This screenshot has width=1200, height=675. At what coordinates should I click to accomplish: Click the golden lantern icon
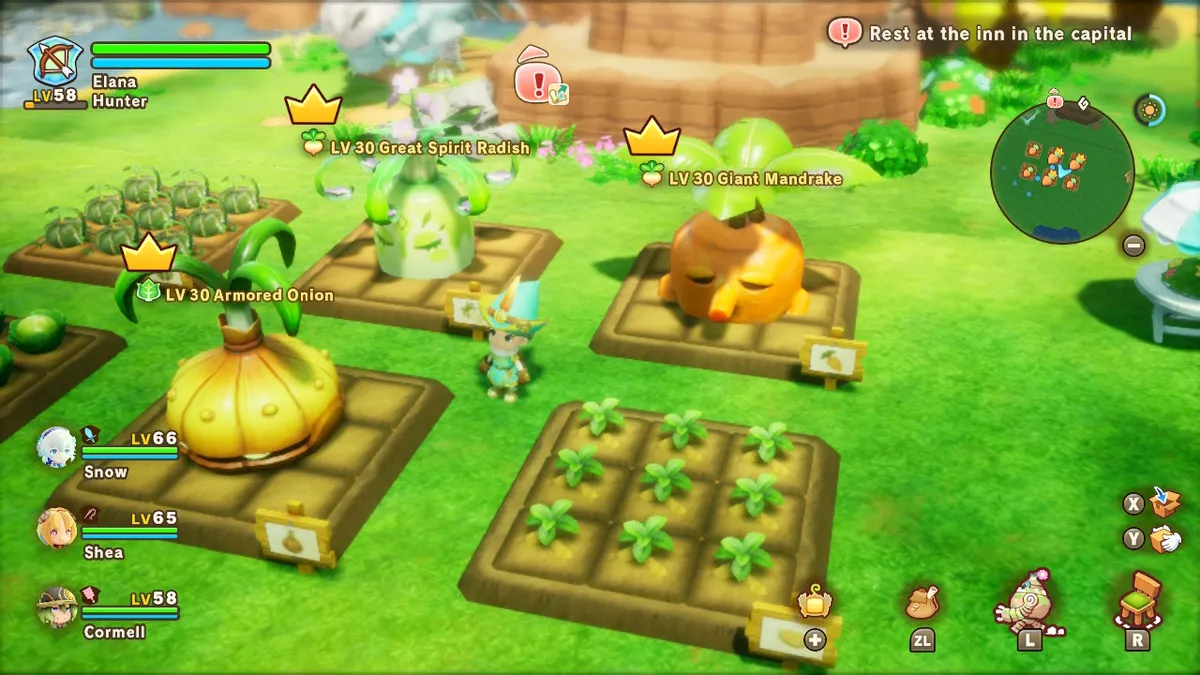point(814,602)
